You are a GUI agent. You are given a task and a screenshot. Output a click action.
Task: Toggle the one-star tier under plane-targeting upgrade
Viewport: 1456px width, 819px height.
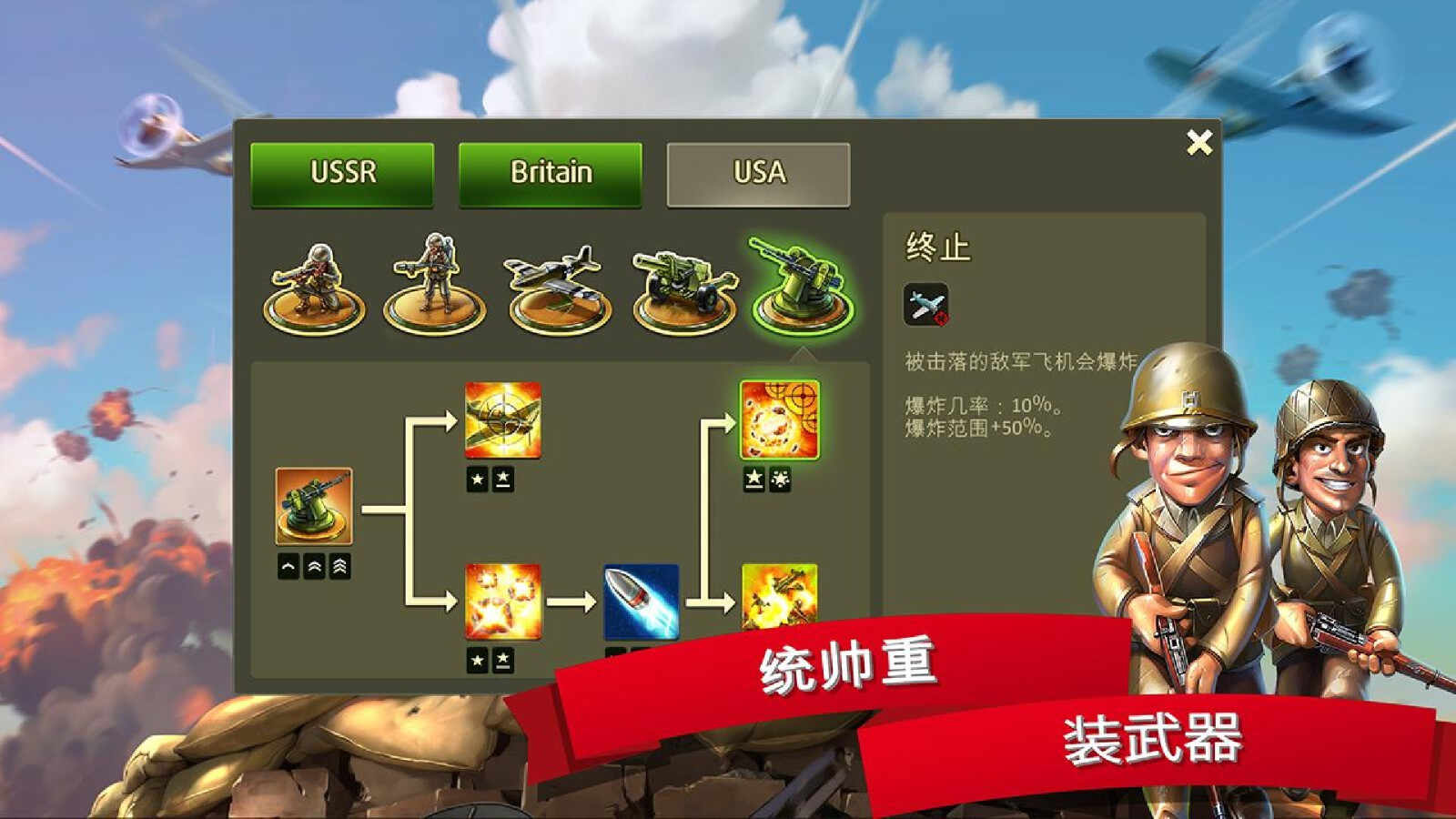click(477, 478)
